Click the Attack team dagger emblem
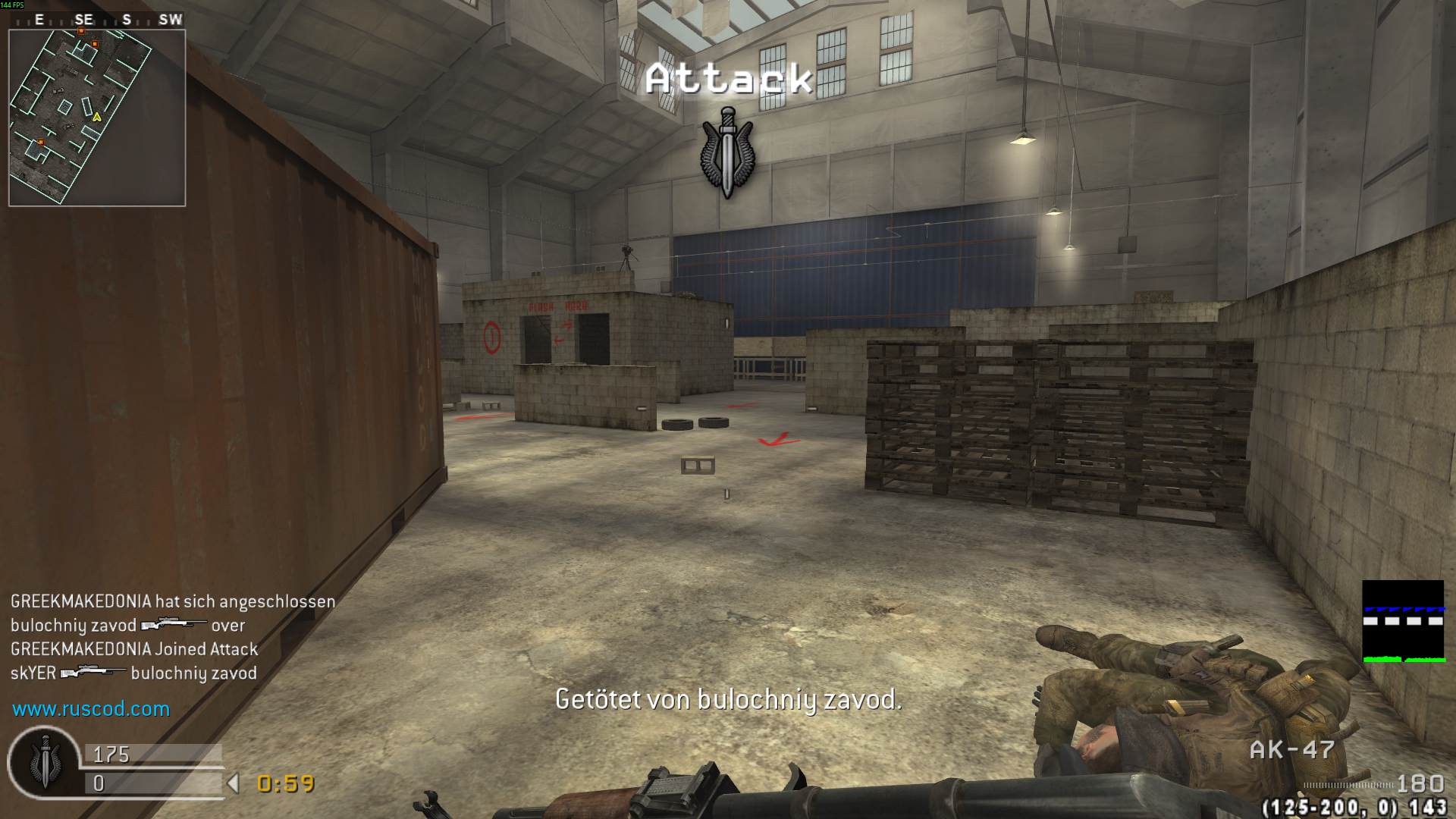This screenshot has height=819, width=1456. tap(727, 152)
